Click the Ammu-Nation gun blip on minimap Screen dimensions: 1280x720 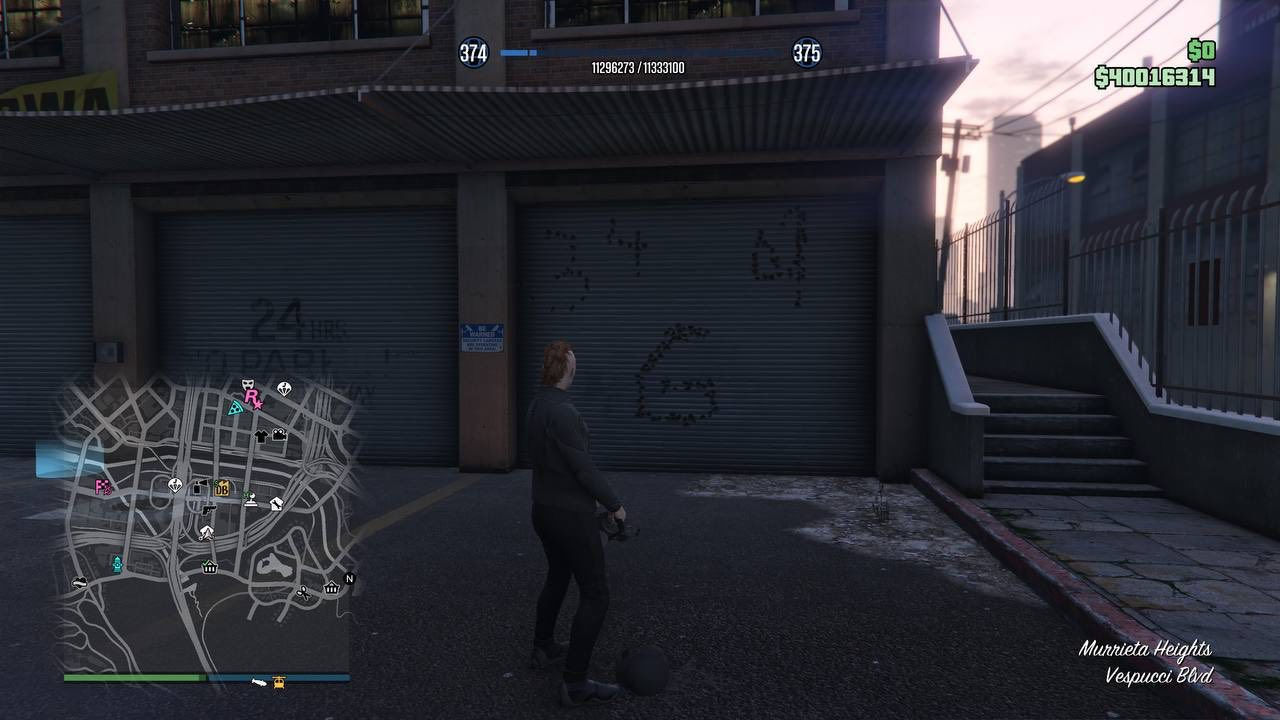208,511
